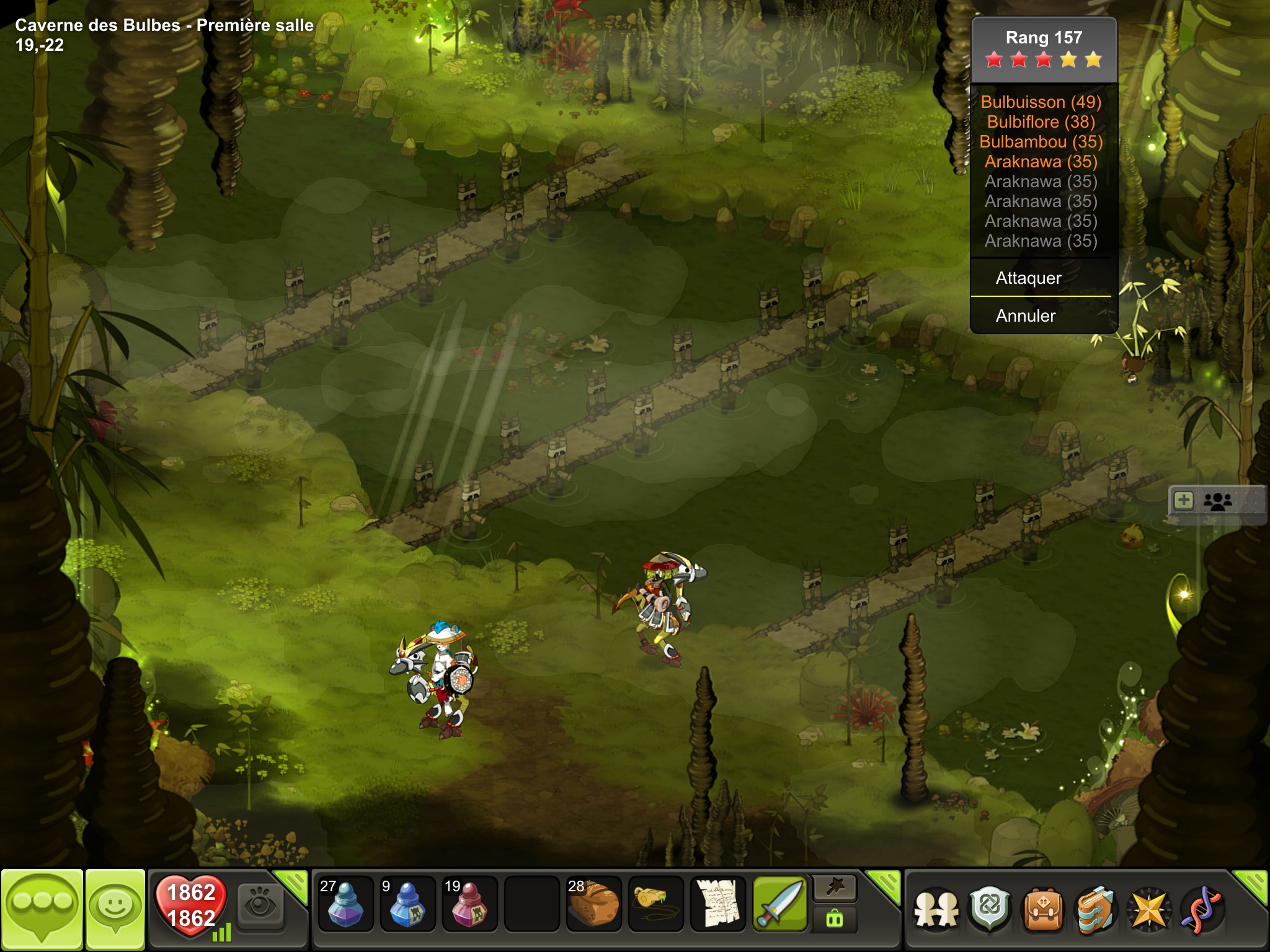
Task: Select Annuler to dismiss the popup
Action: [1026, 316]
